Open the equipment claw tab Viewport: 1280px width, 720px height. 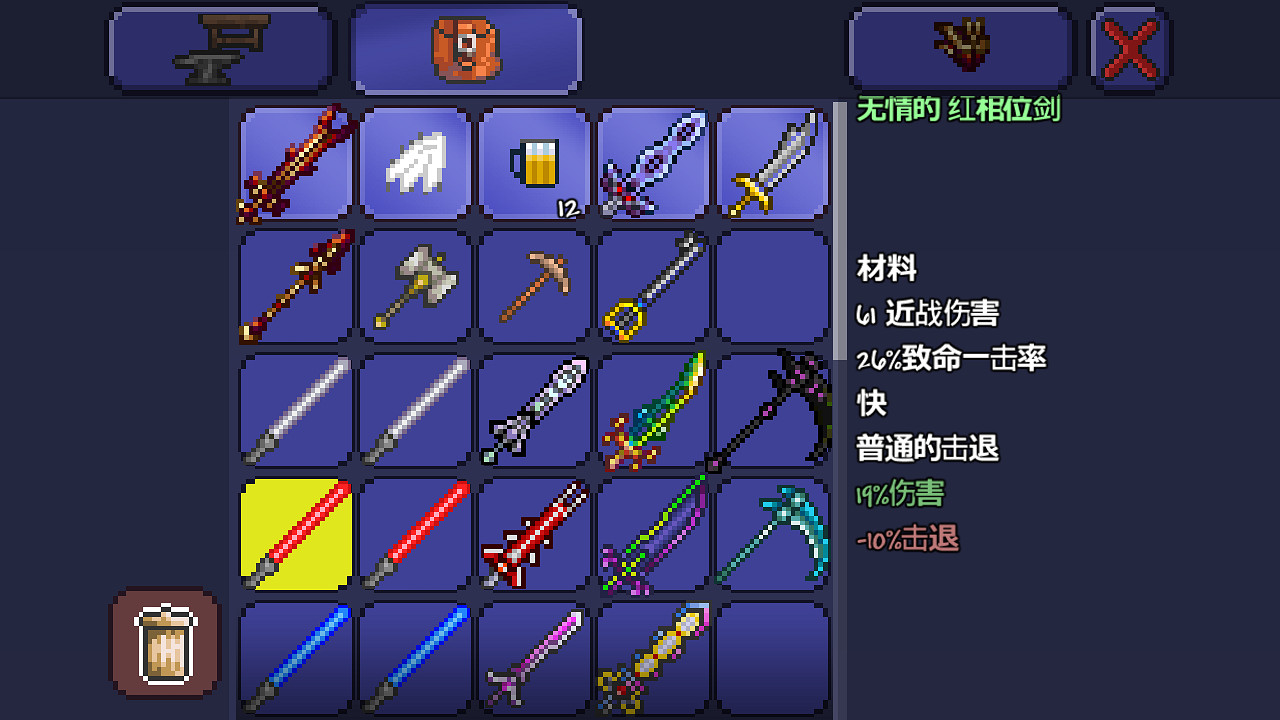click(960, 47)
